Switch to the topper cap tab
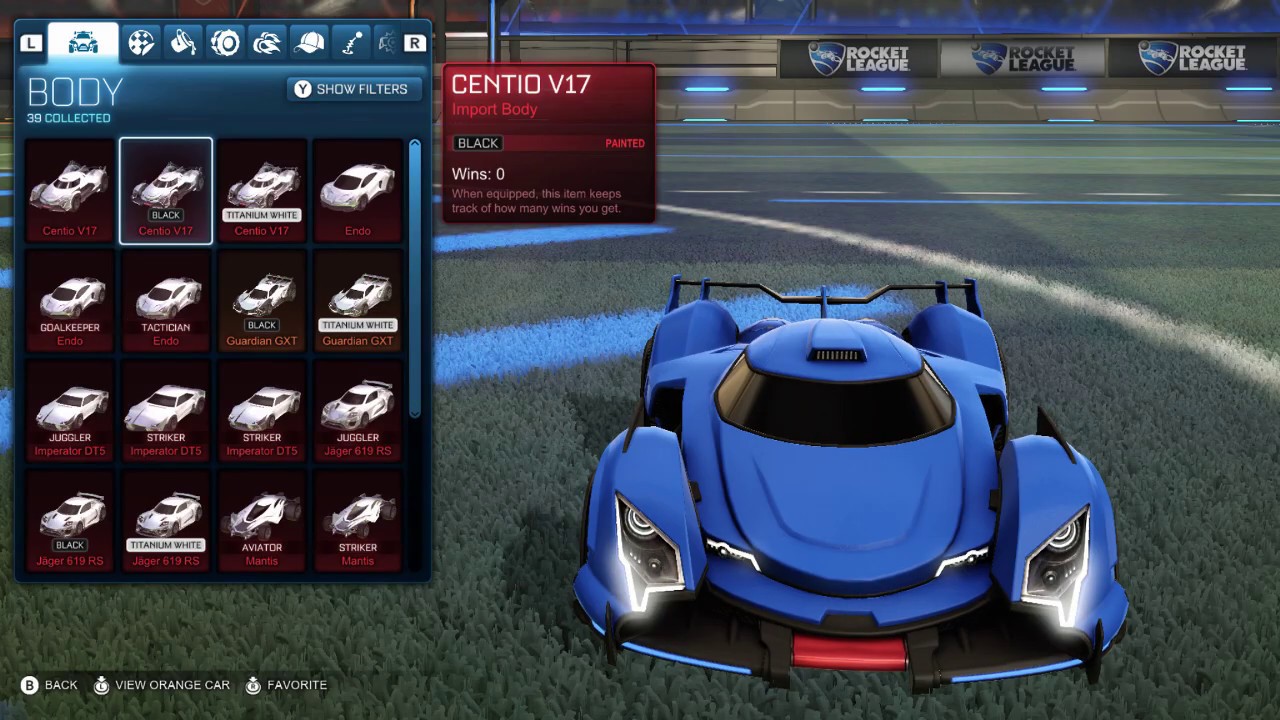1280x720 pixels. click(x=309, y=43)
